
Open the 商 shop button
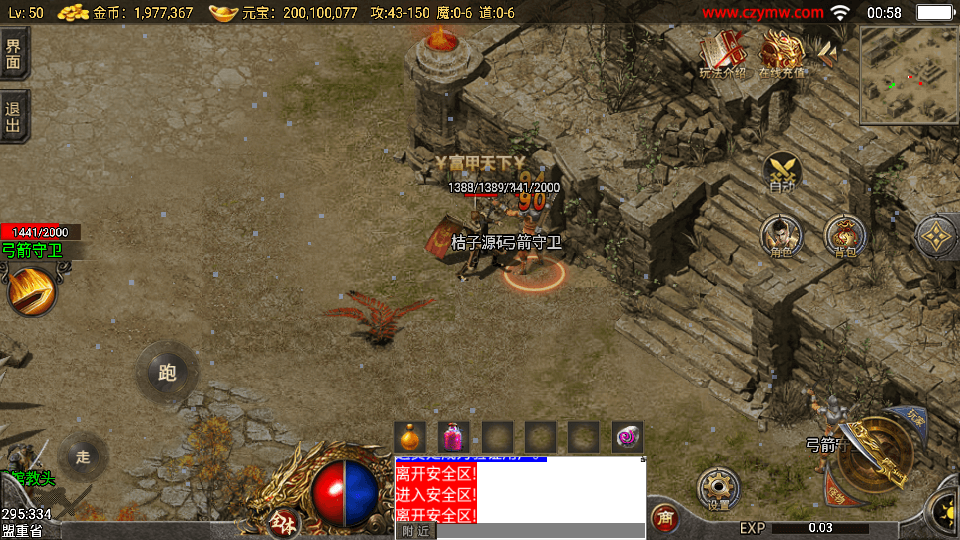point(664,517)
